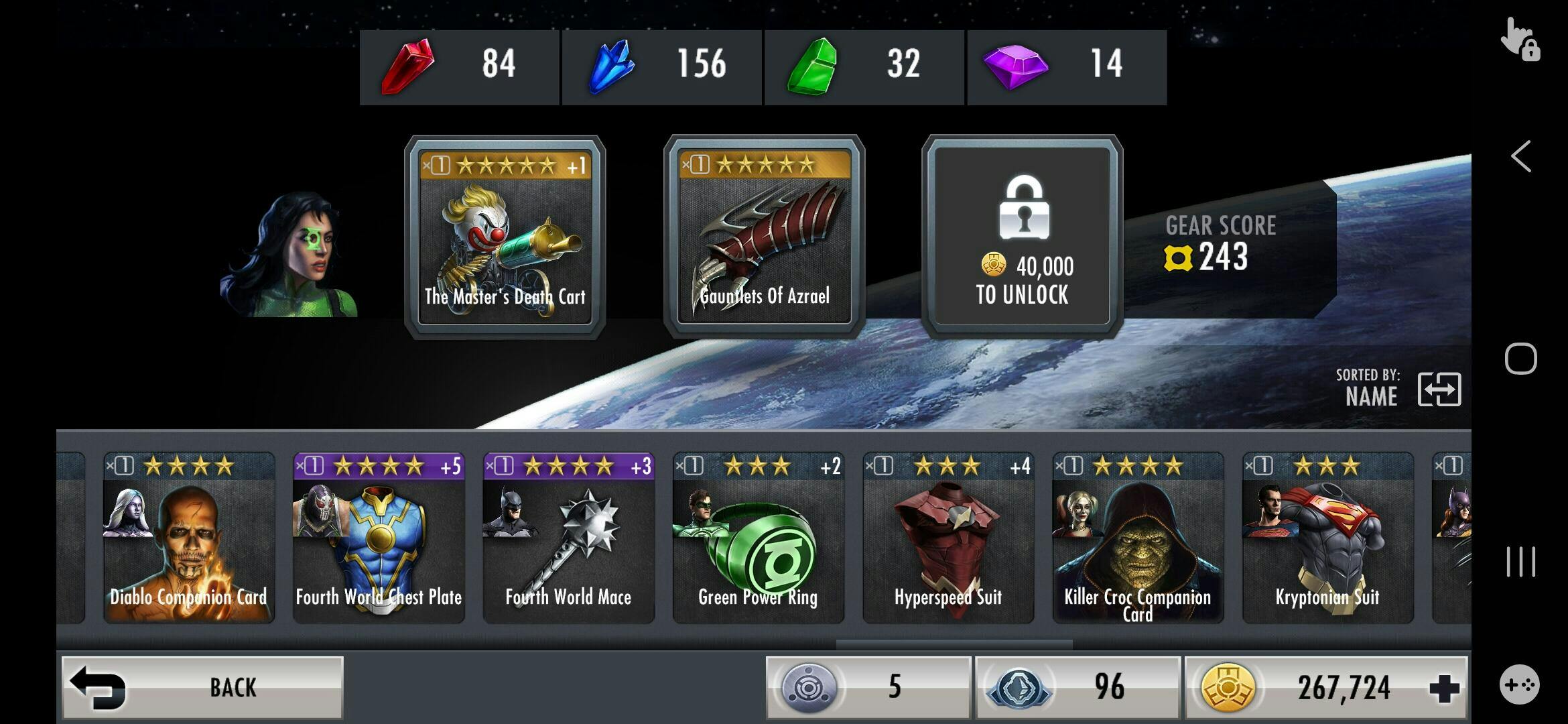Unlock the third gear slot for 40,000
Viewport: 1568px width, 724px height.
(1022, 237)
